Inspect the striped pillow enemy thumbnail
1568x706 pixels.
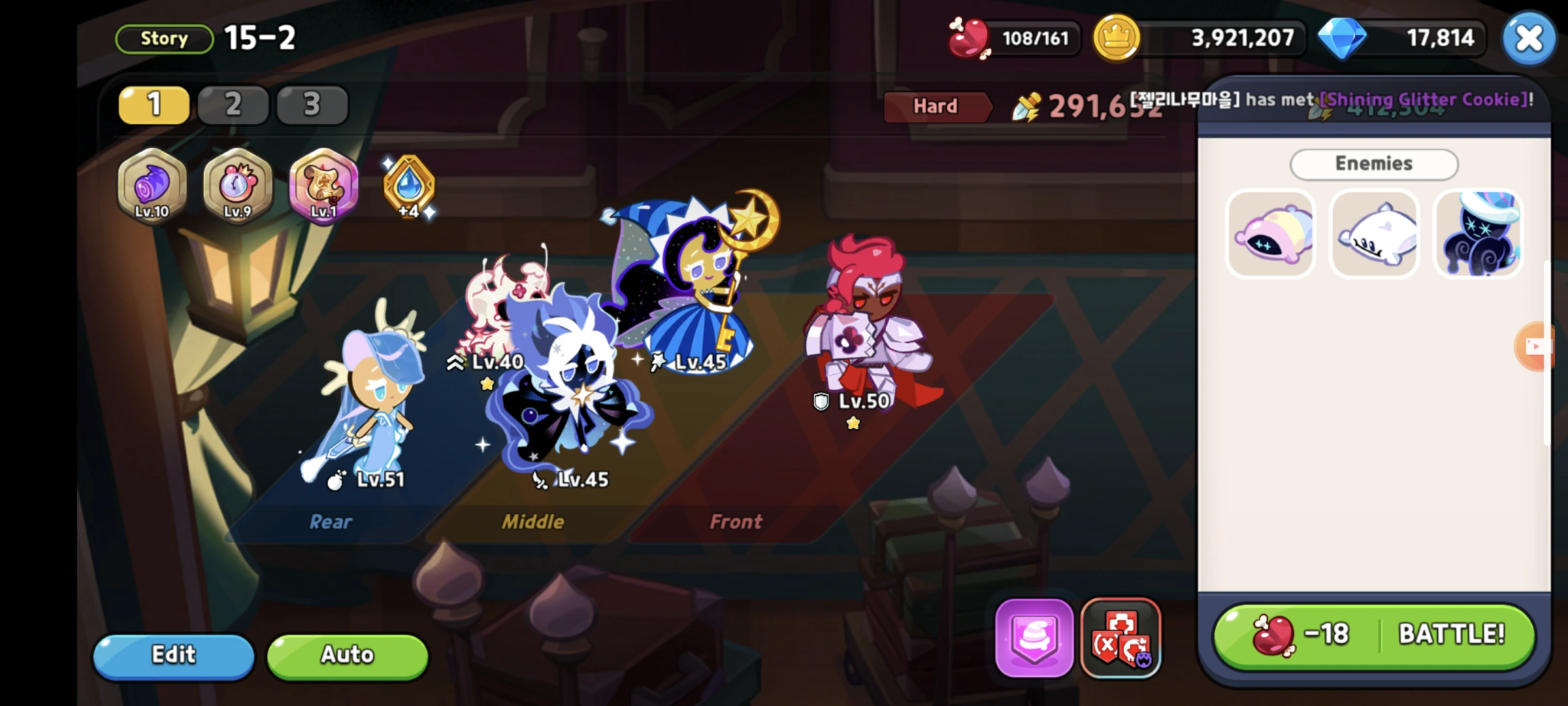1269,234
